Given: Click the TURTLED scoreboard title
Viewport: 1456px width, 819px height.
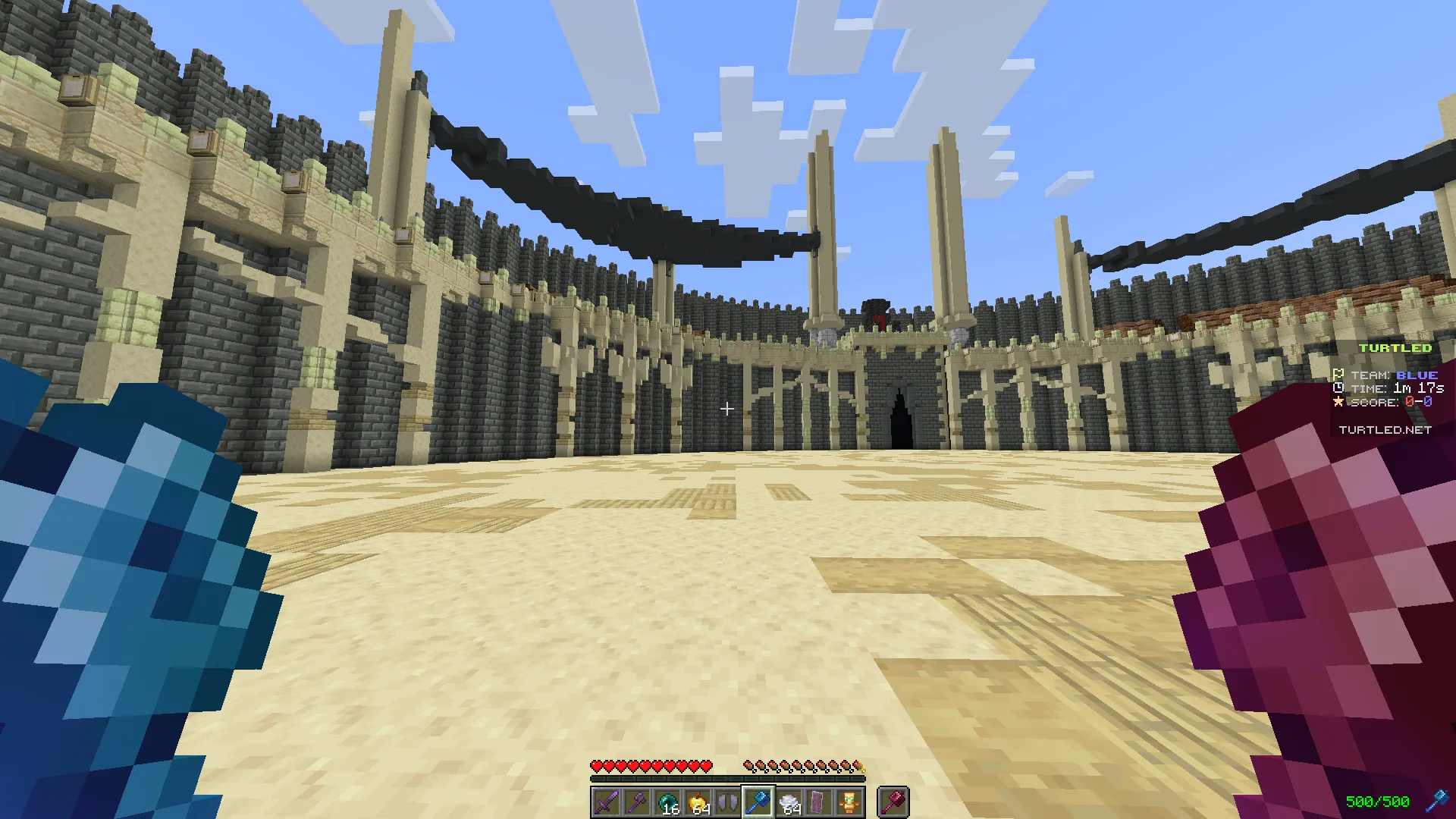Looking at the screenshot, I should [x=1395, y=348].
